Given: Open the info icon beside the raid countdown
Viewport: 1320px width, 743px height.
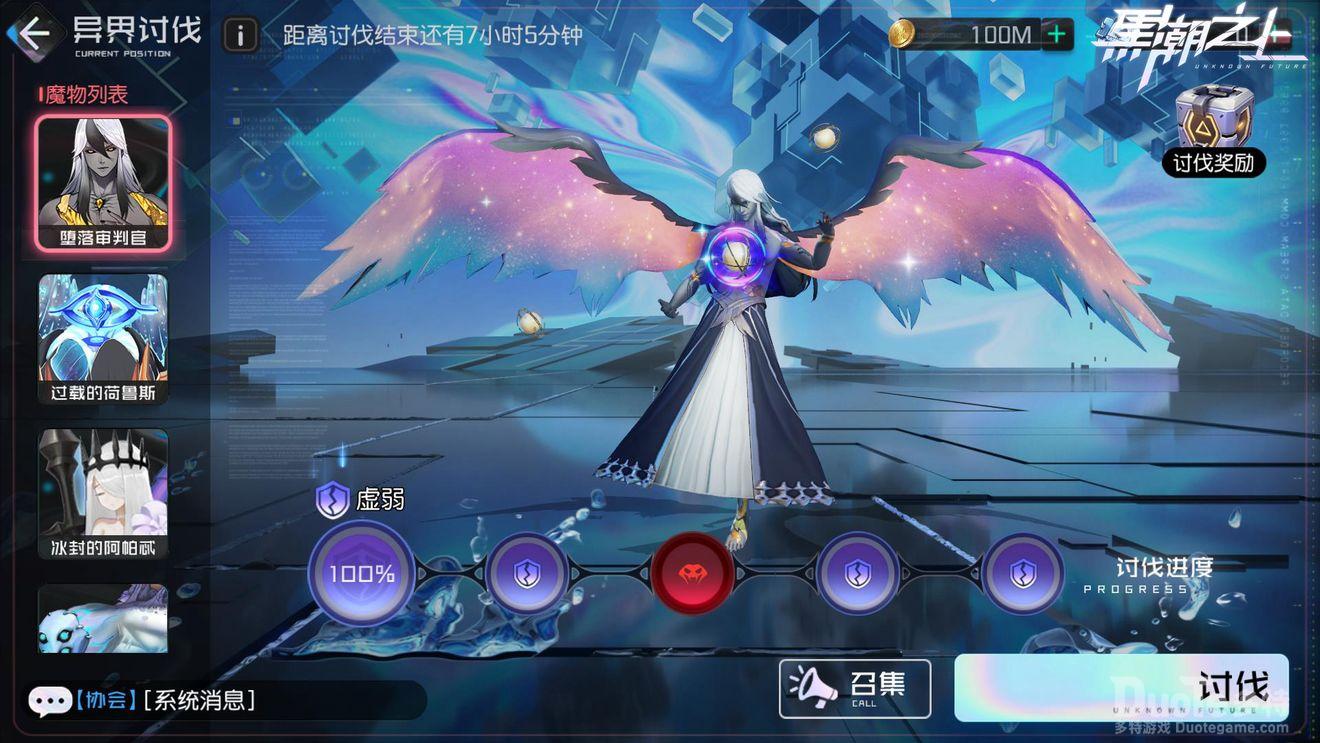Looking at the screenshot, I should (x=238, y=31).
